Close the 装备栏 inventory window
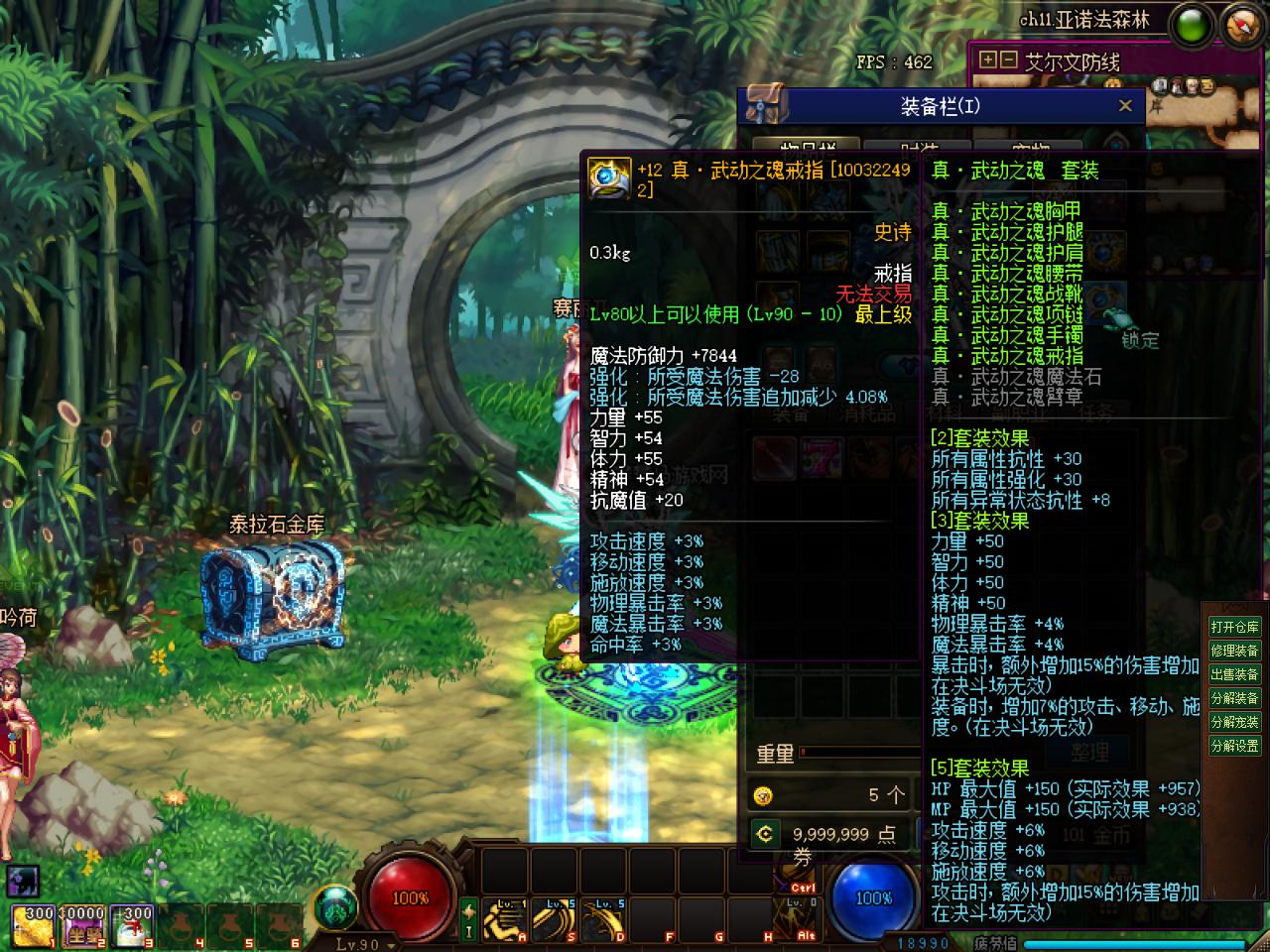The height and width of the screenshot is (952, 1270). point(1124,106)
